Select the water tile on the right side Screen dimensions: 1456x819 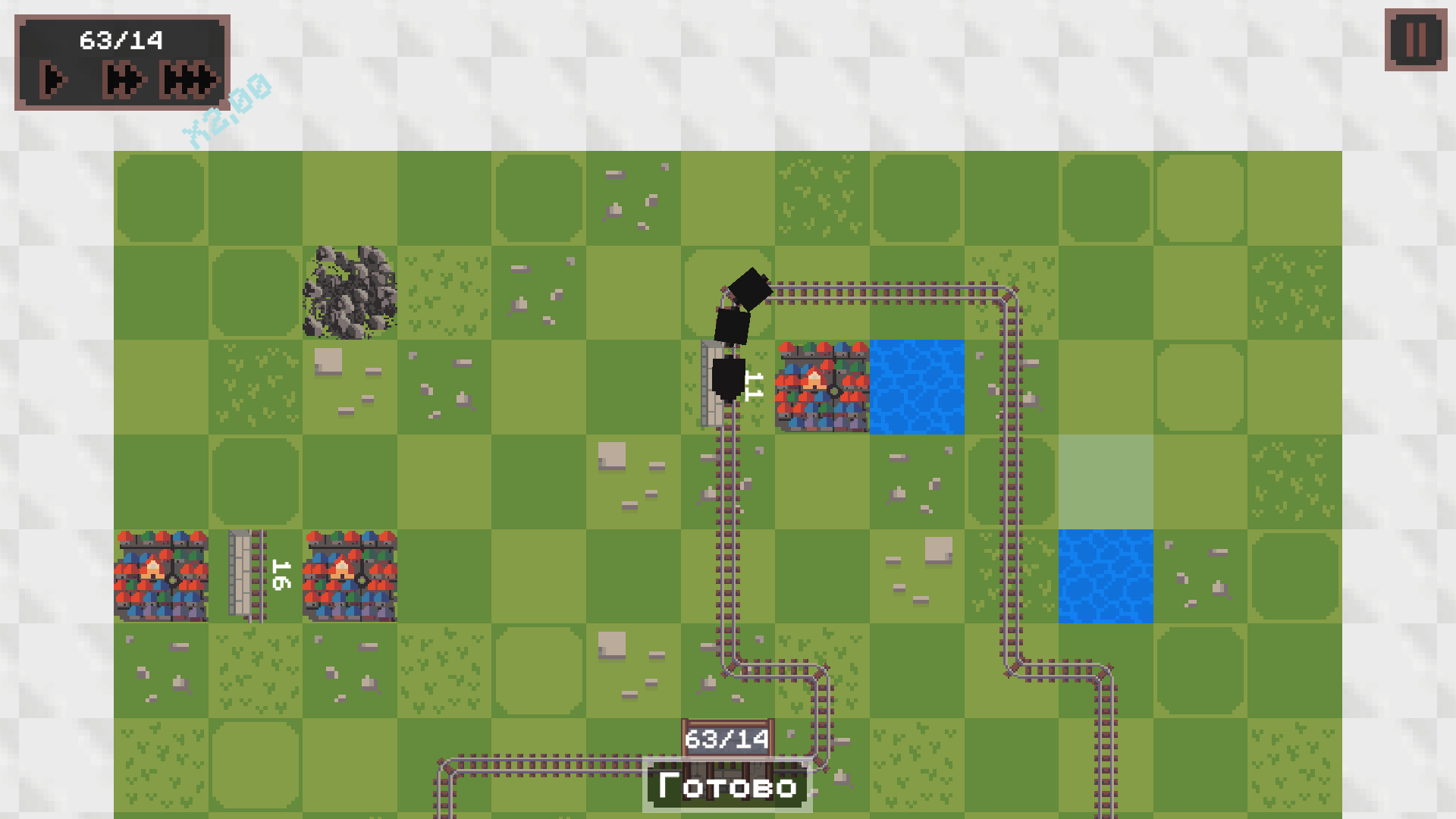pyautogui.click(x=1106, y=575)
